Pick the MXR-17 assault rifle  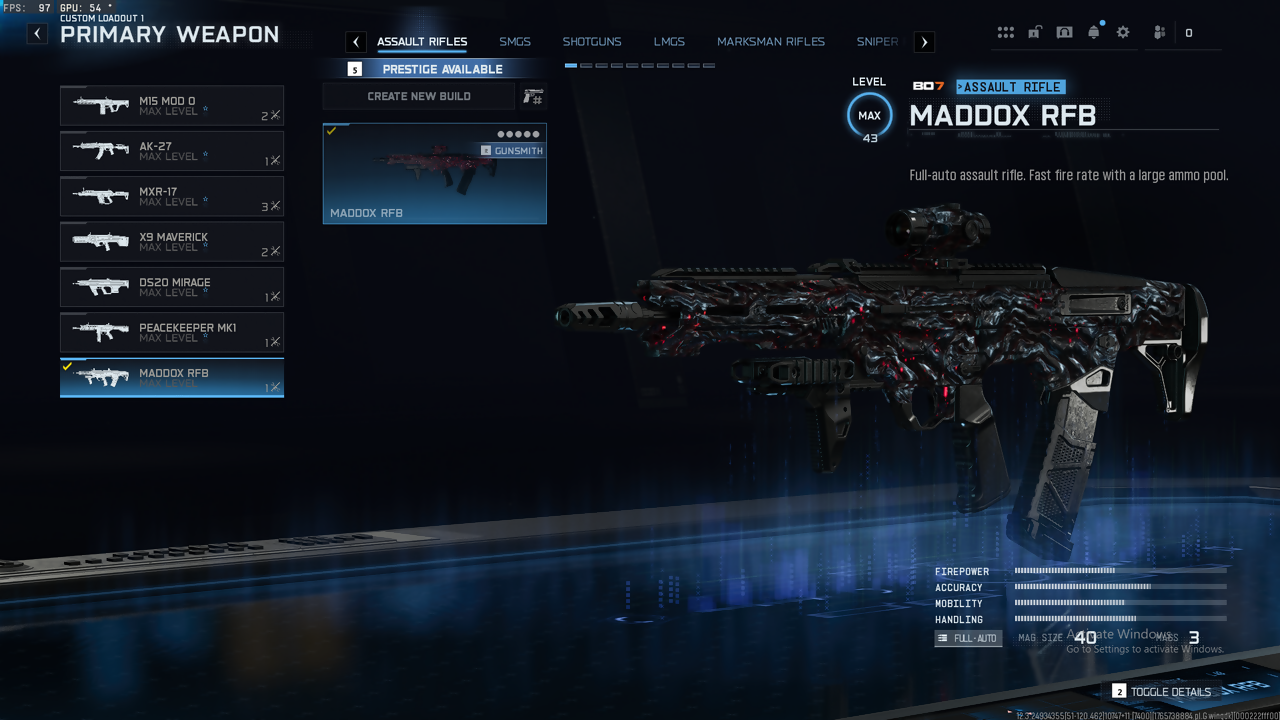click(x=172, y=196)
